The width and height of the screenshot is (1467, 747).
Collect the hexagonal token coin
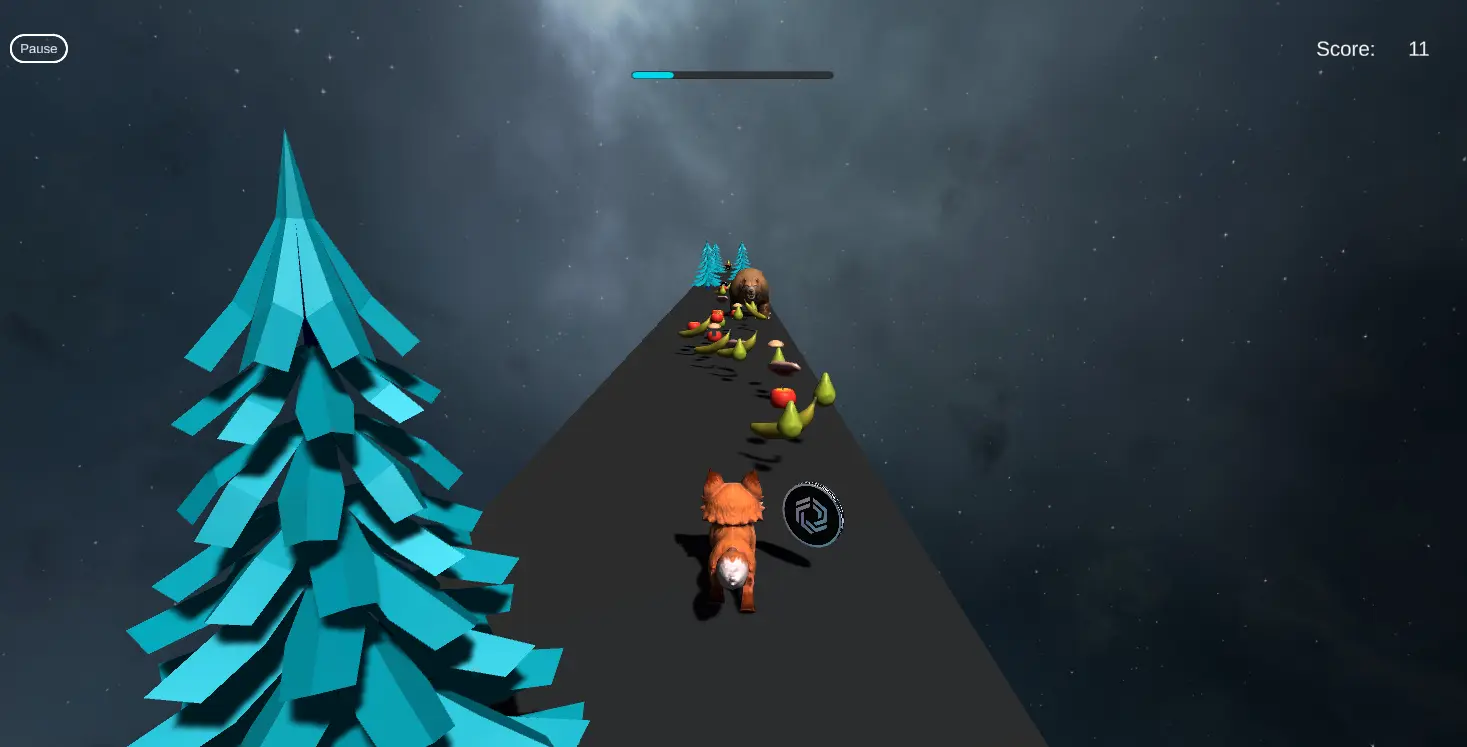click(812, 514)
